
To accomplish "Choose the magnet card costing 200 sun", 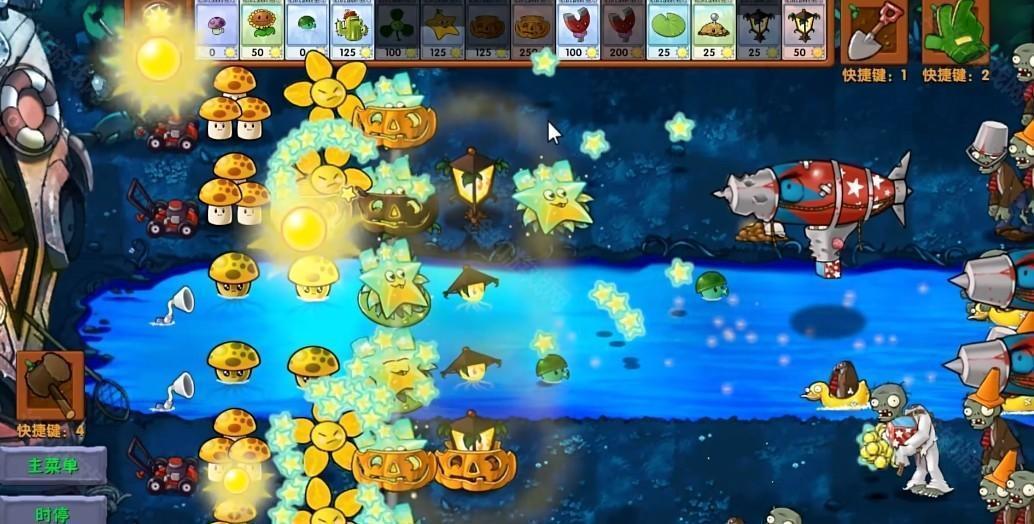I will tap(623, 29).
